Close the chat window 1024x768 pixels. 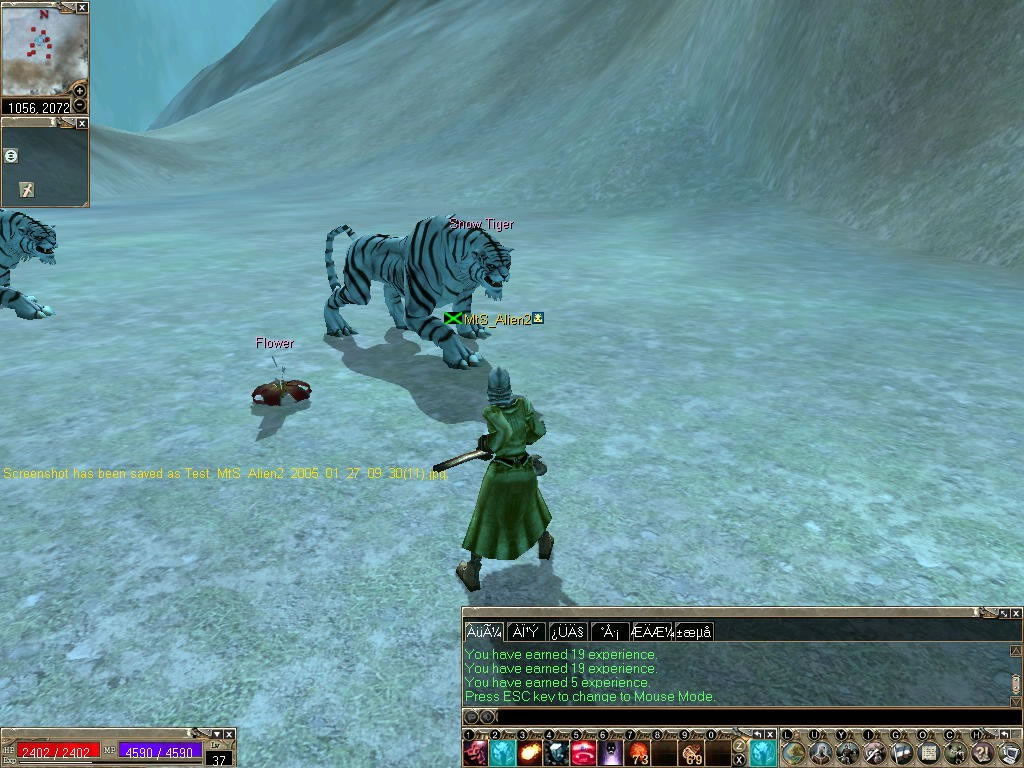click(x=1016, y=613)
